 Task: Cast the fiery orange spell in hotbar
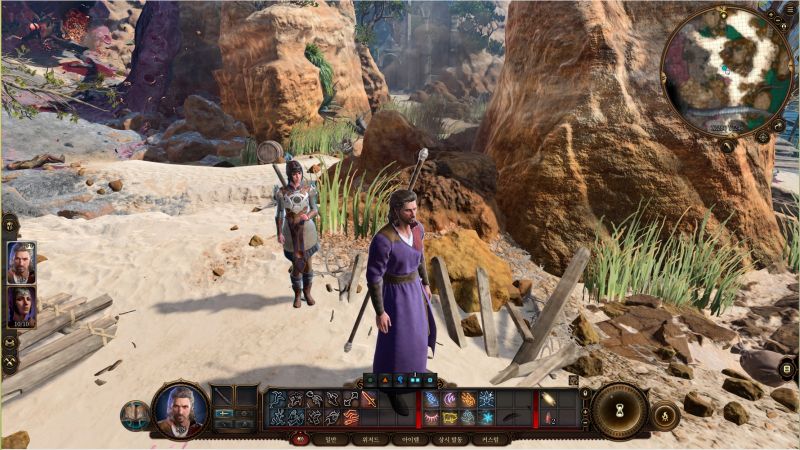(467, 399)
